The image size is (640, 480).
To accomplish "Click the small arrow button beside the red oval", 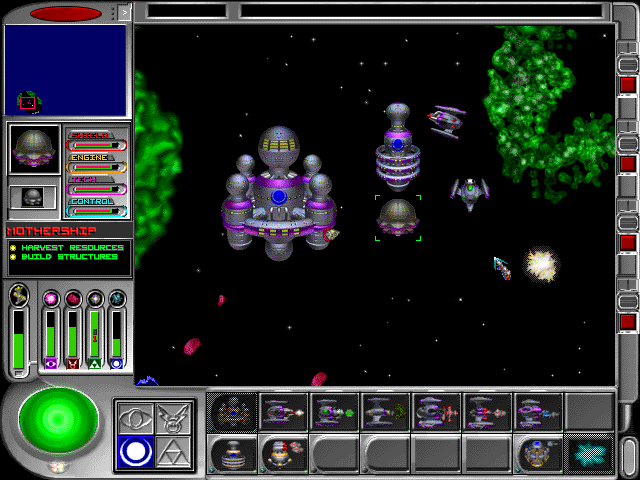I will [x=125, y=13].
